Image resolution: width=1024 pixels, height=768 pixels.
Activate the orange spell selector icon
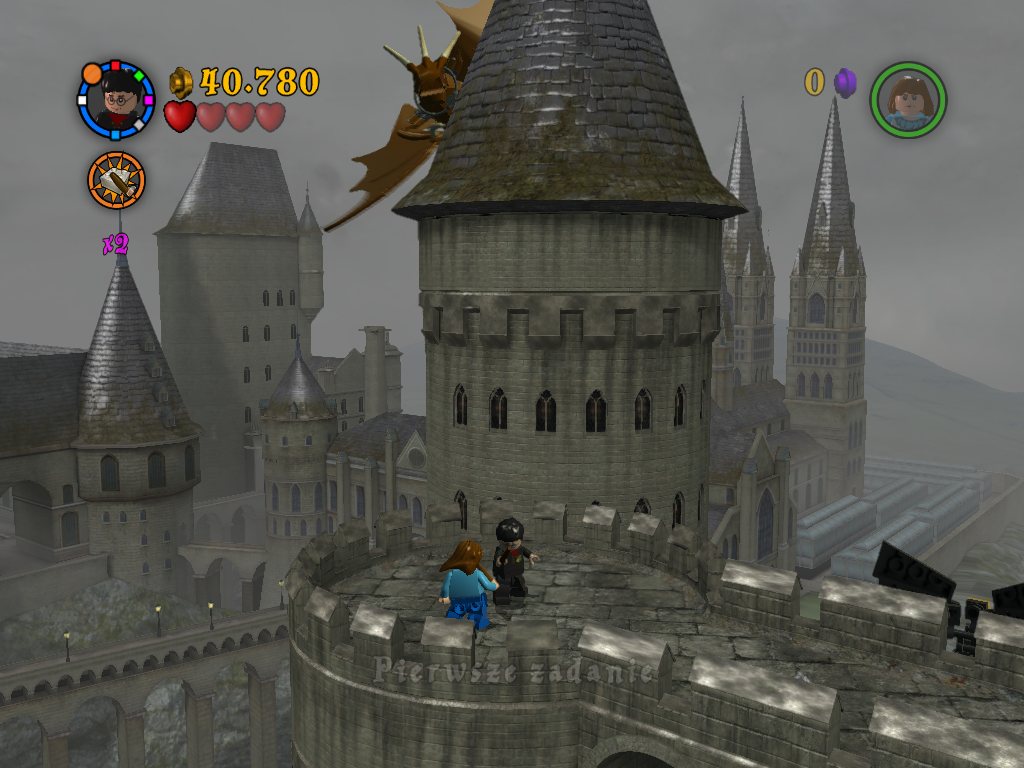pos(116,181)
